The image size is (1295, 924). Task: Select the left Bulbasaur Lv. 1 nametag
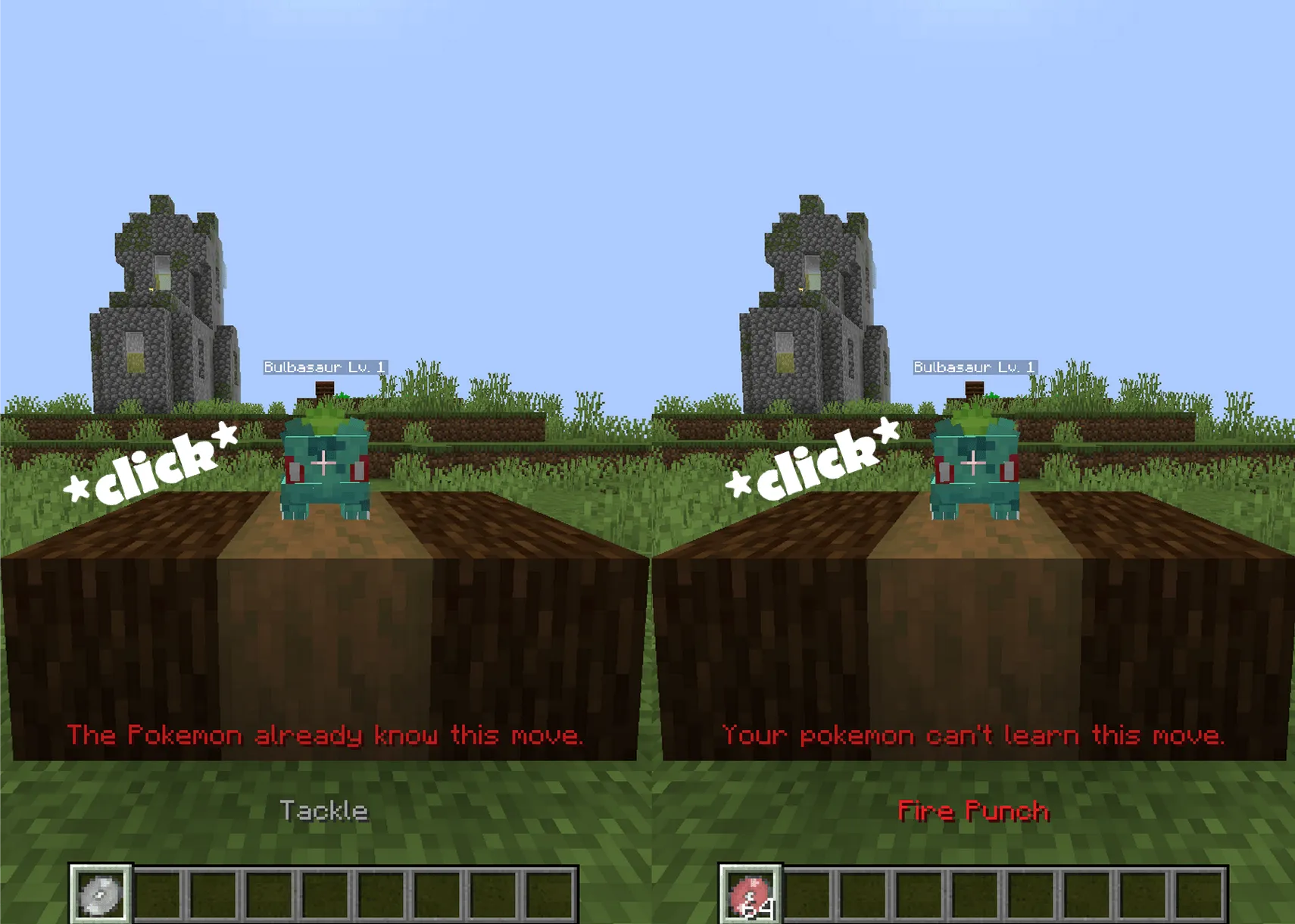pos(324,367)
